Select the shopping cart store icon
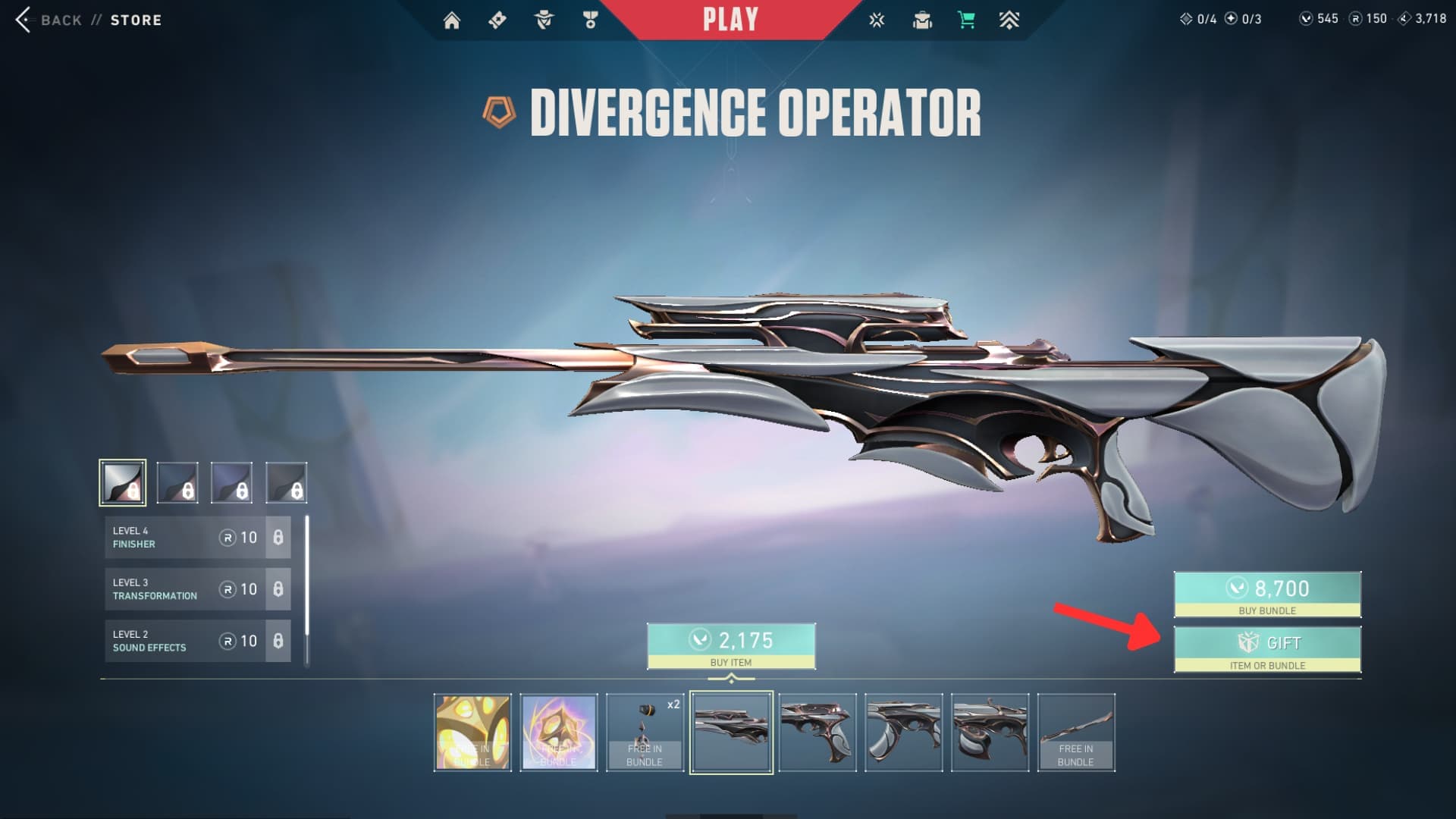This screenshot has height=819, width=1456. [966, 20]
